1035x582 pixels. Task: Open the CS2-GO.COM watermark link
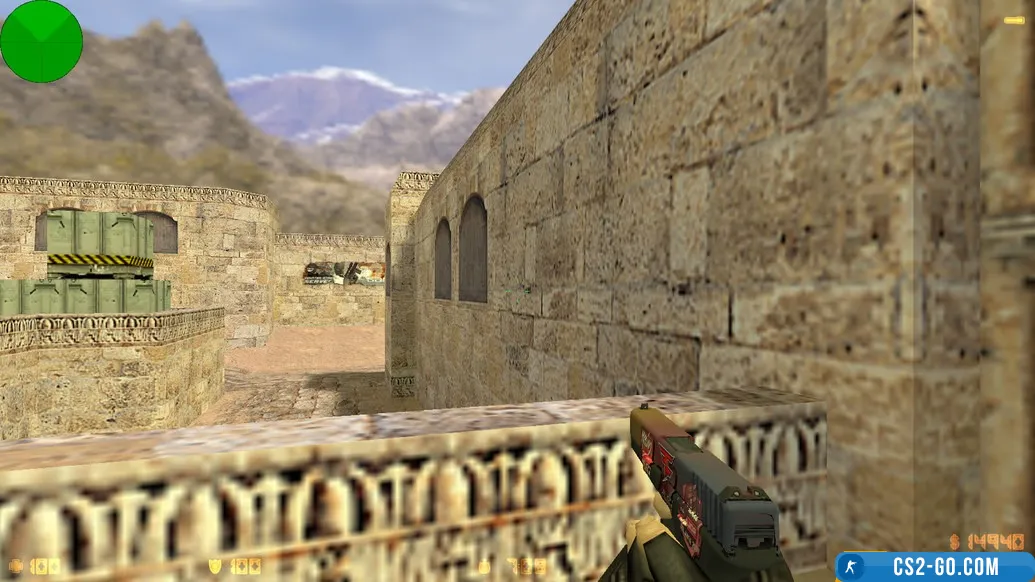coord(934,566)
